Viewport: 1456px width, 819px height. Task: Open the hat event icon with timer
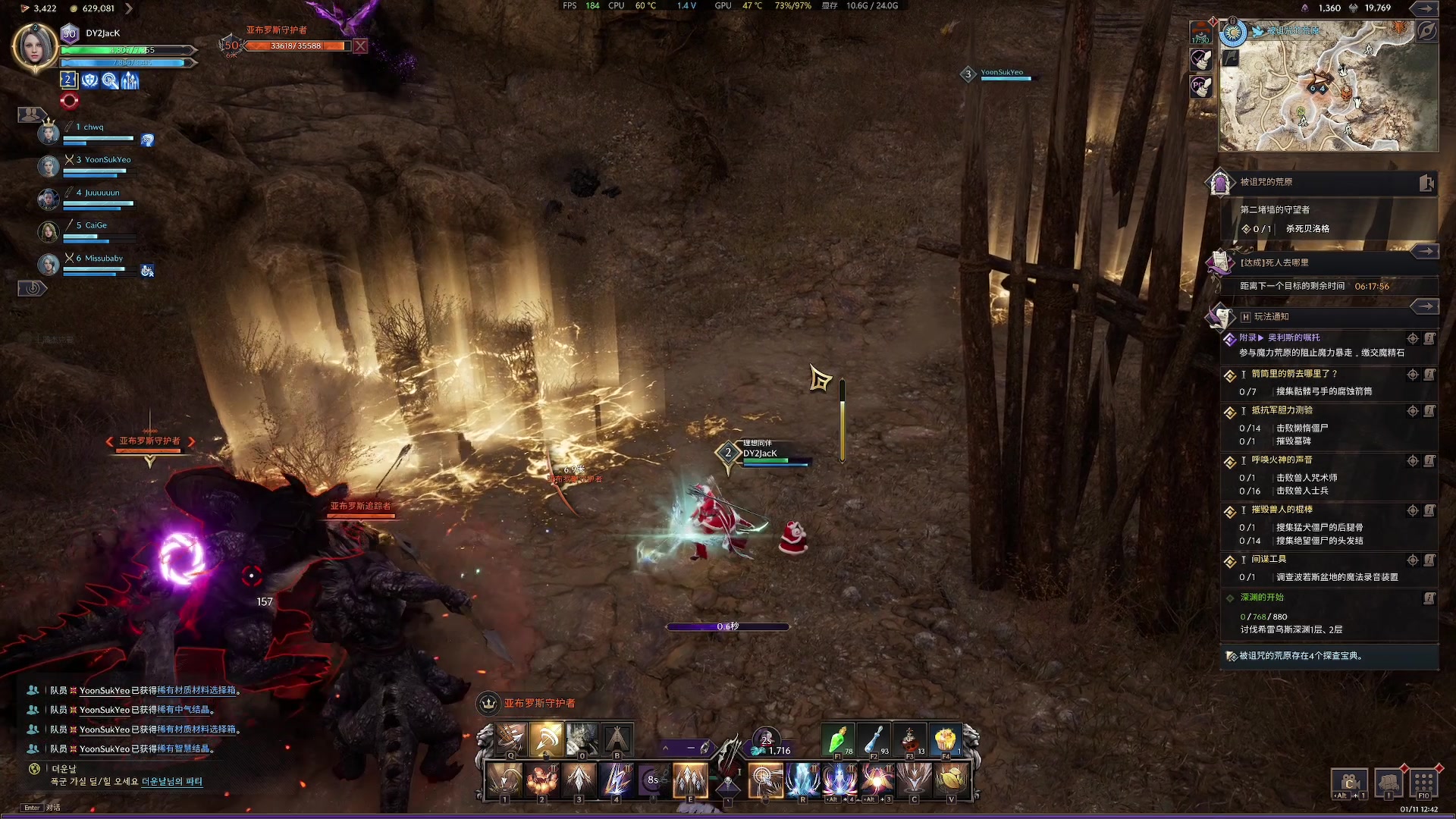tap(1200, 33)
